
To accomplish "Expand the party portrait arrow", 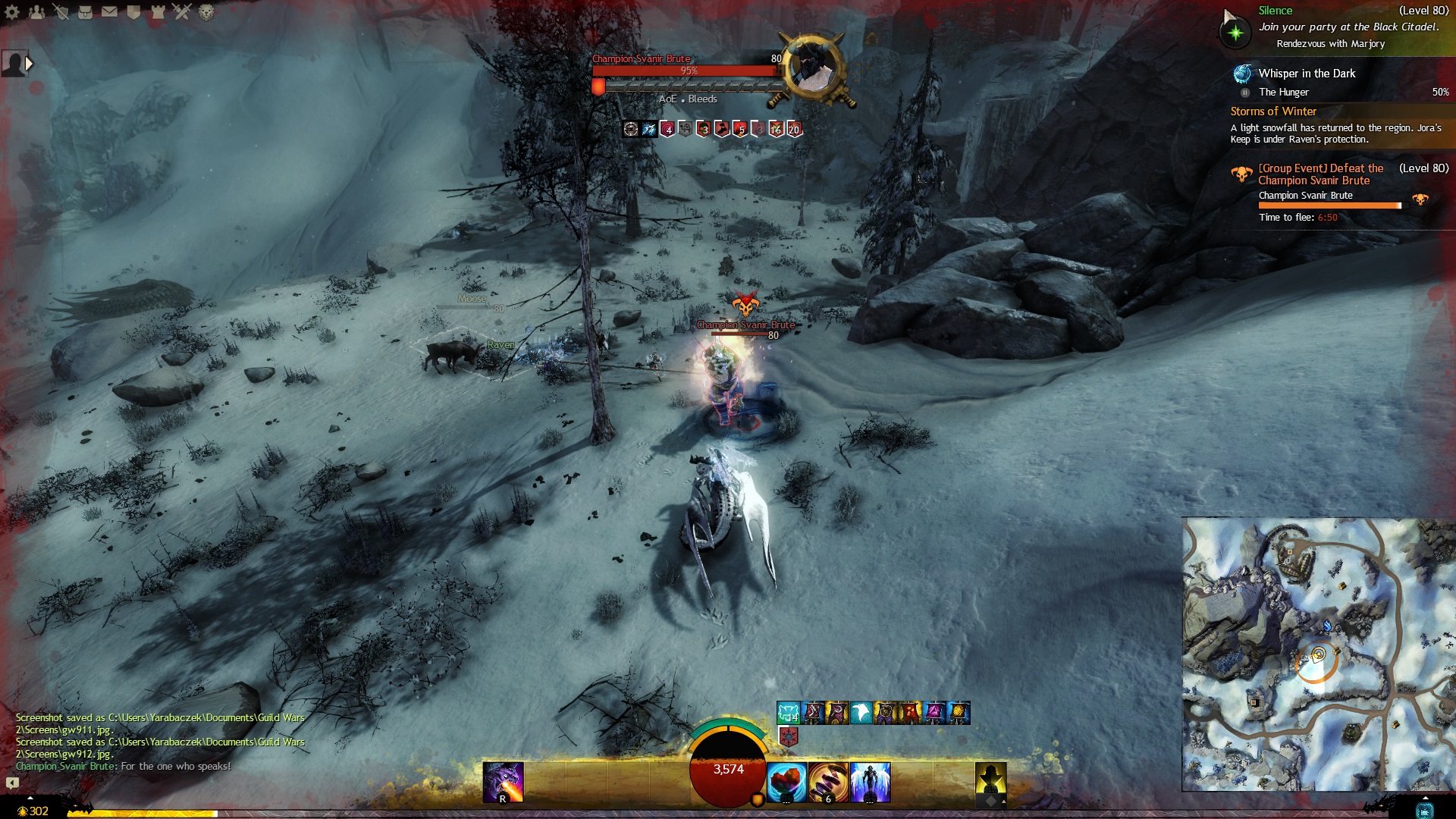I will pyautogui.click(x=29, y=64).
